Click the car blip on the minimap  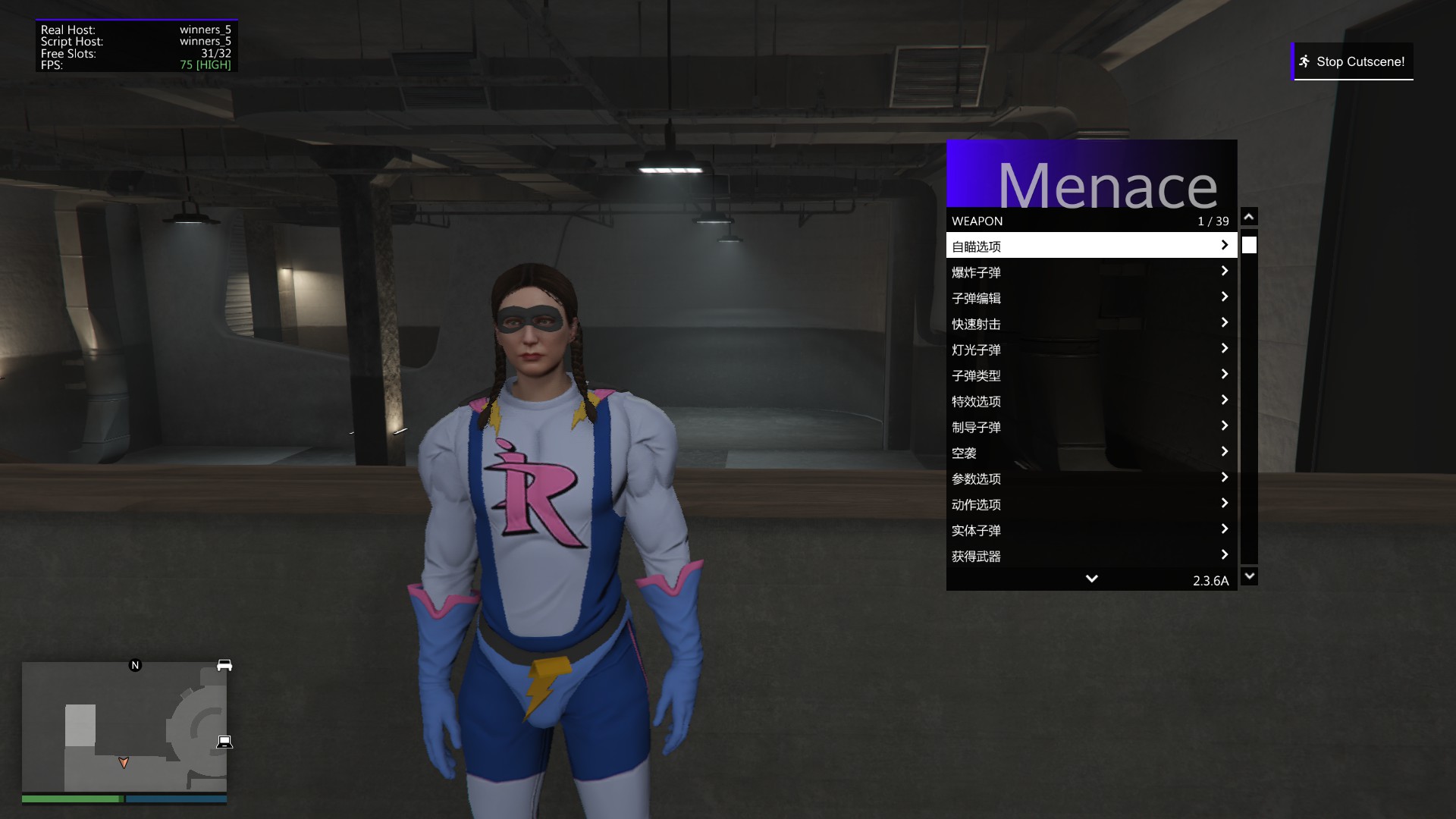coord(224,665)
